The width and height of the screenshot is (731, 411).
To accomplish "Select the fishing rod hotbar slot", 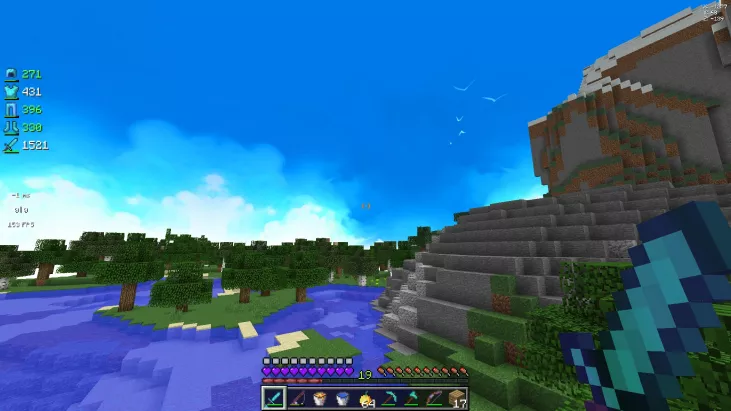I will [295, 398].
